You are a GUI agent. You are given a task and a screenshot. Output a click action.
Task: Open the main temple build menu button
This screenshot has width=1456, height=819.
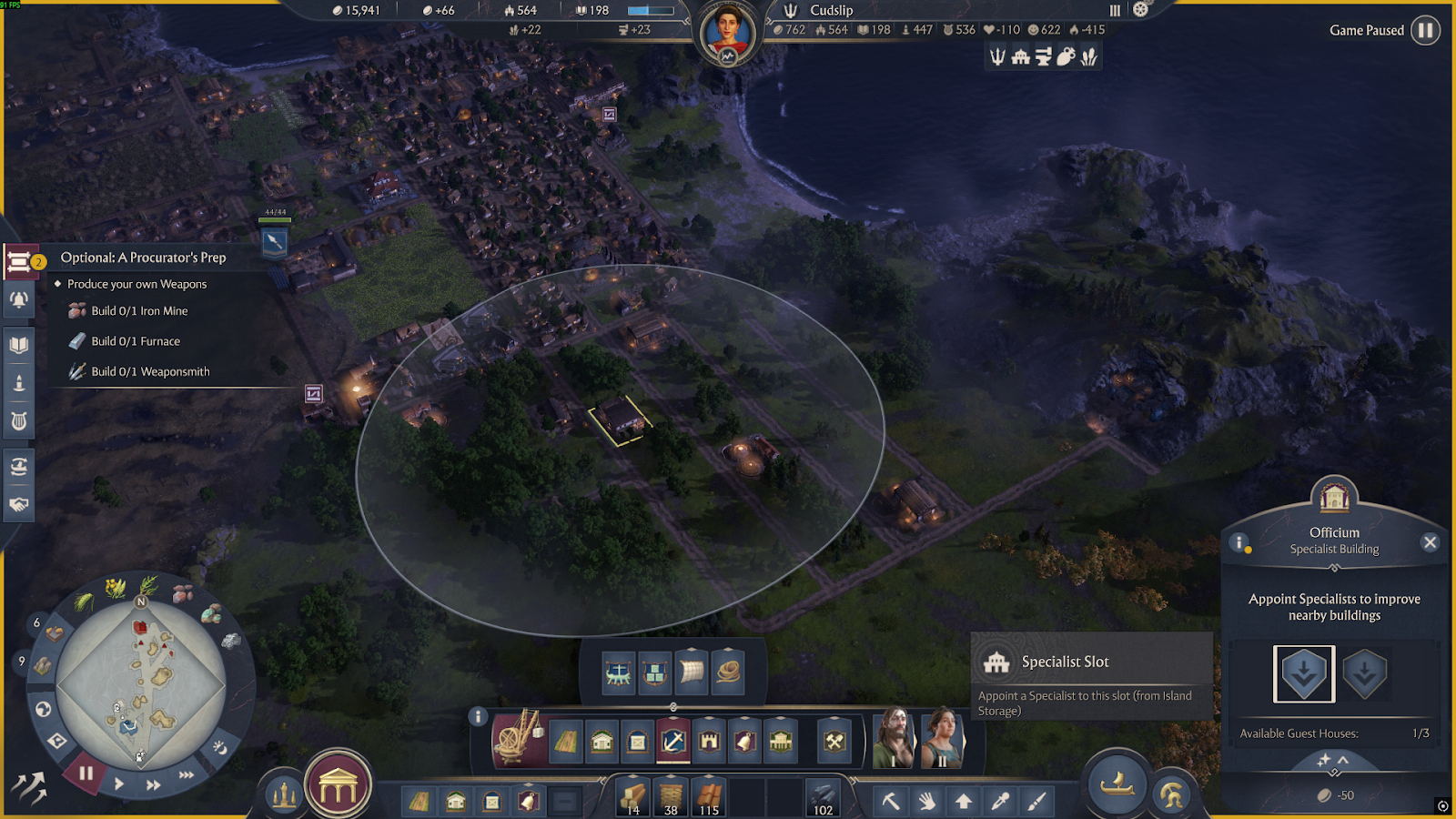(338, 786)
